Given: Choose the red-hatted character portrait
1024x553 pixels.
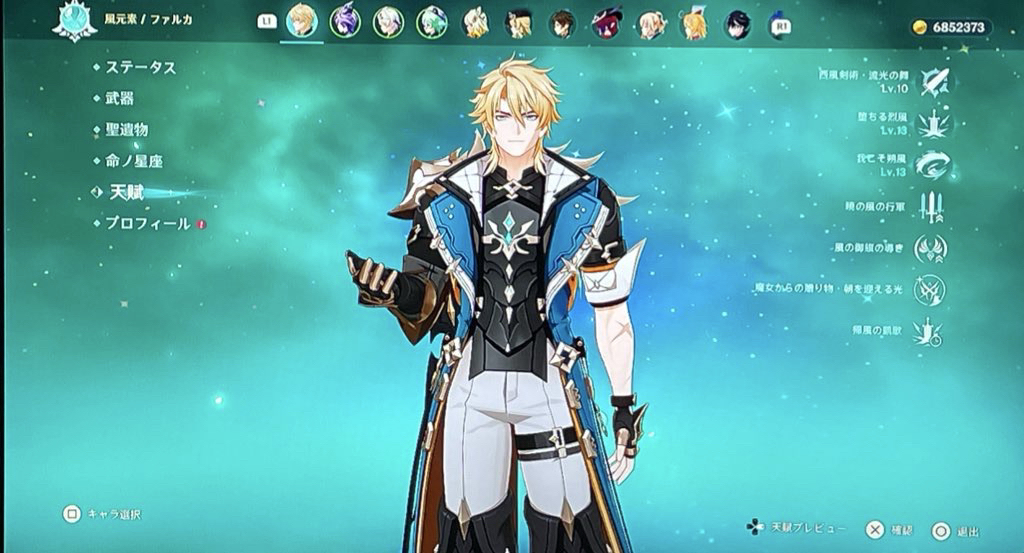Looking at the screenshot, I should click(x=606, y=22).
